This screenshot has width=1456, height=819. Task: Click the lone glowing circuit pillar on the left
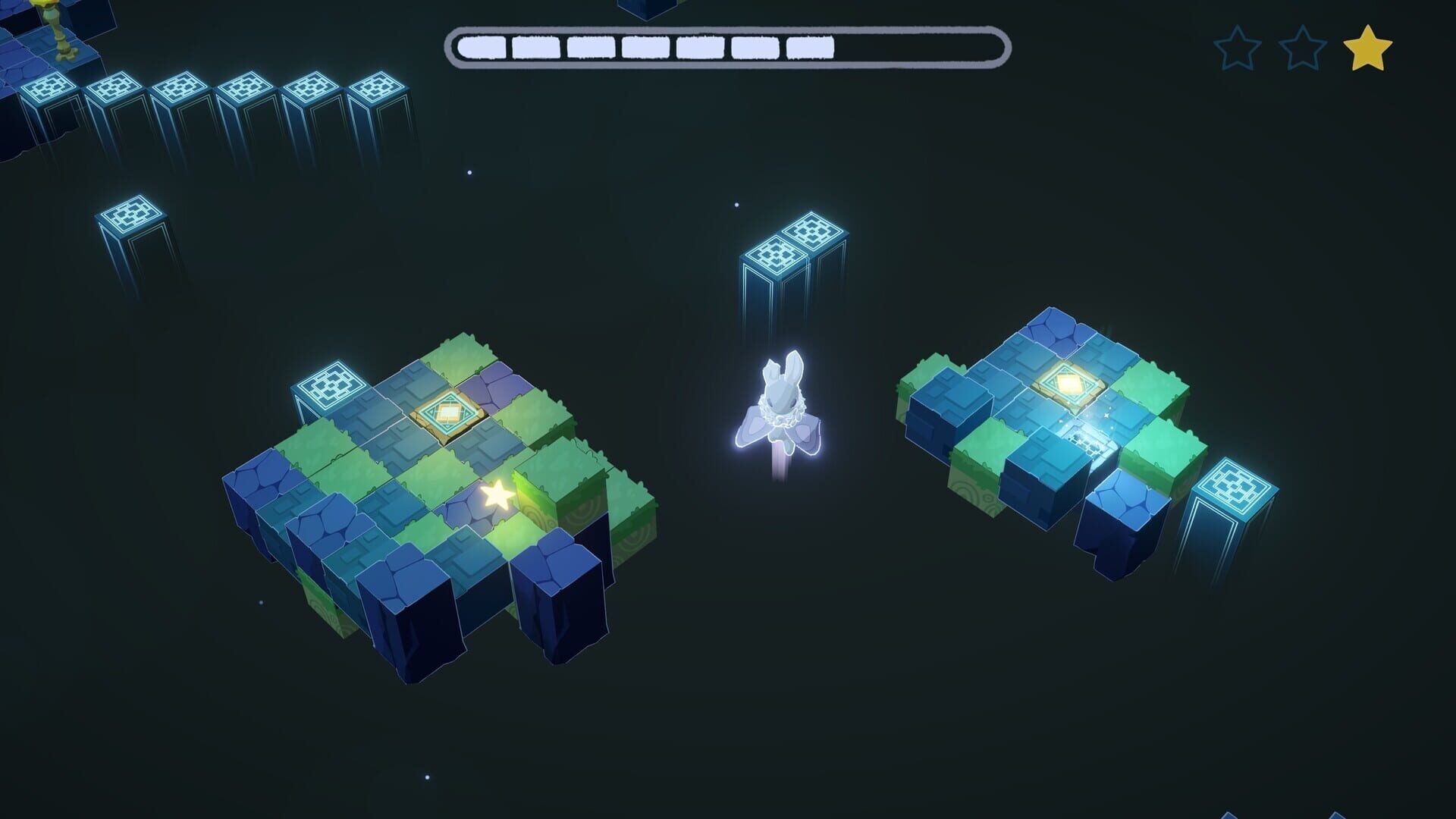130,212
